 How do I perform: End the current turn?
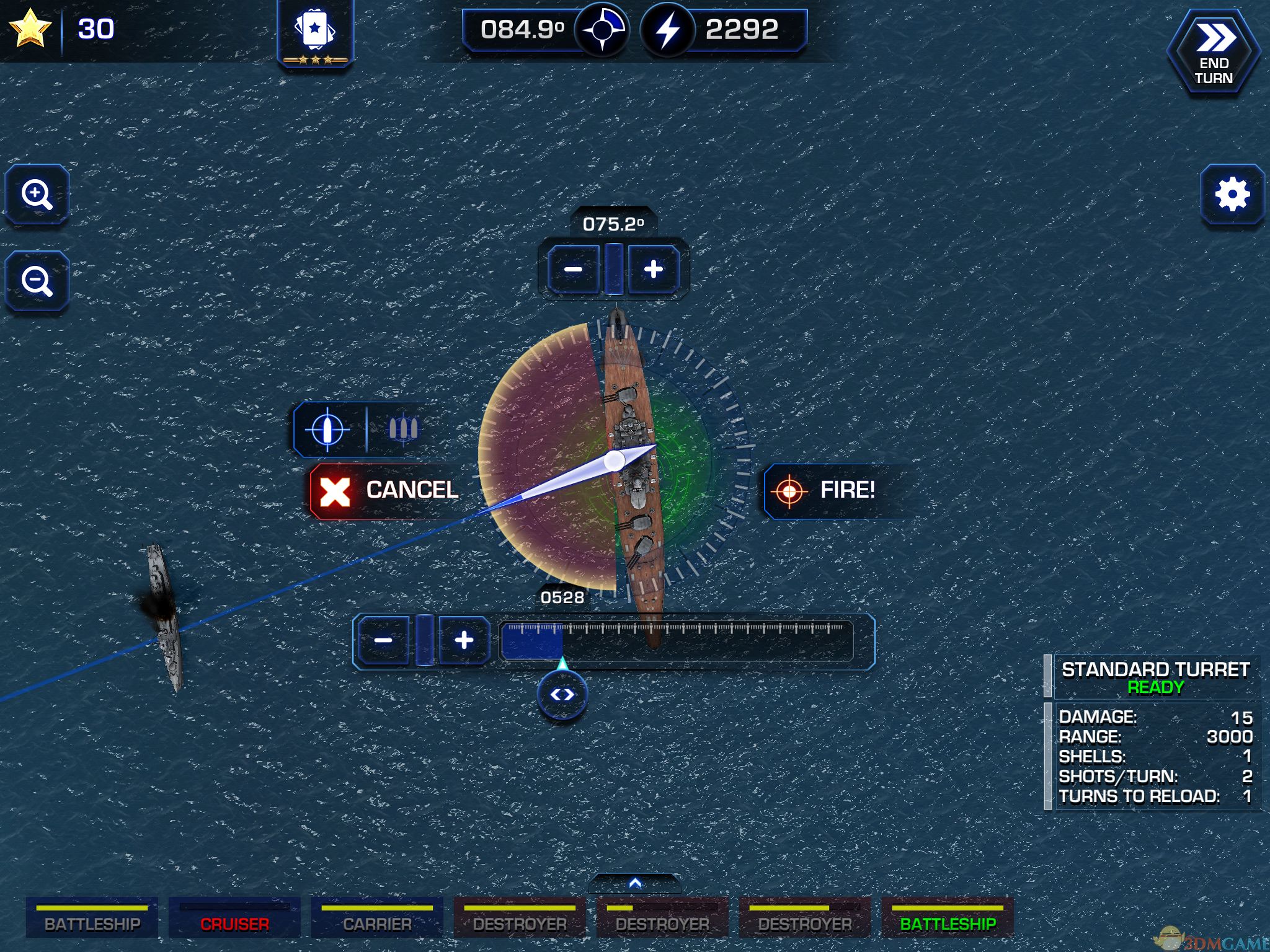1214,53
